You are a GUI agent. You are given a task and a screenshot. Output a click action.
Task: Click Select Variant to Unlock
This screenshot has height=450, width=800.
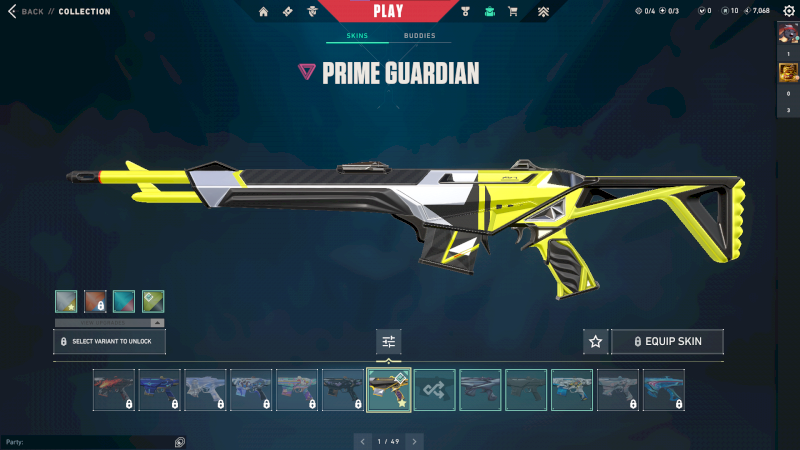109,341
